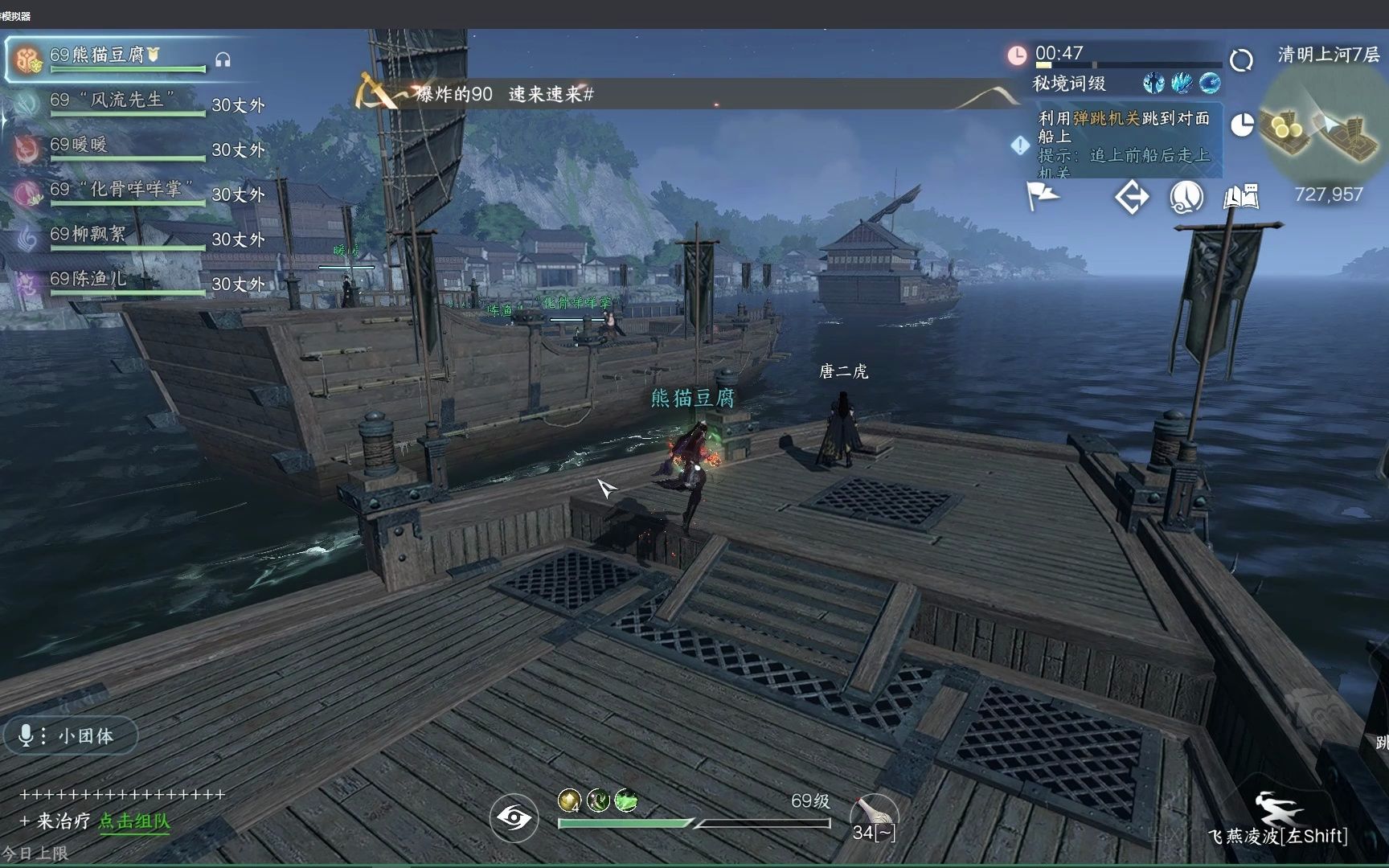Click the diamond exit arrow icon
Viewport: 1389px width, 868px height.
pyautogui.click(x=1131, y=197)
